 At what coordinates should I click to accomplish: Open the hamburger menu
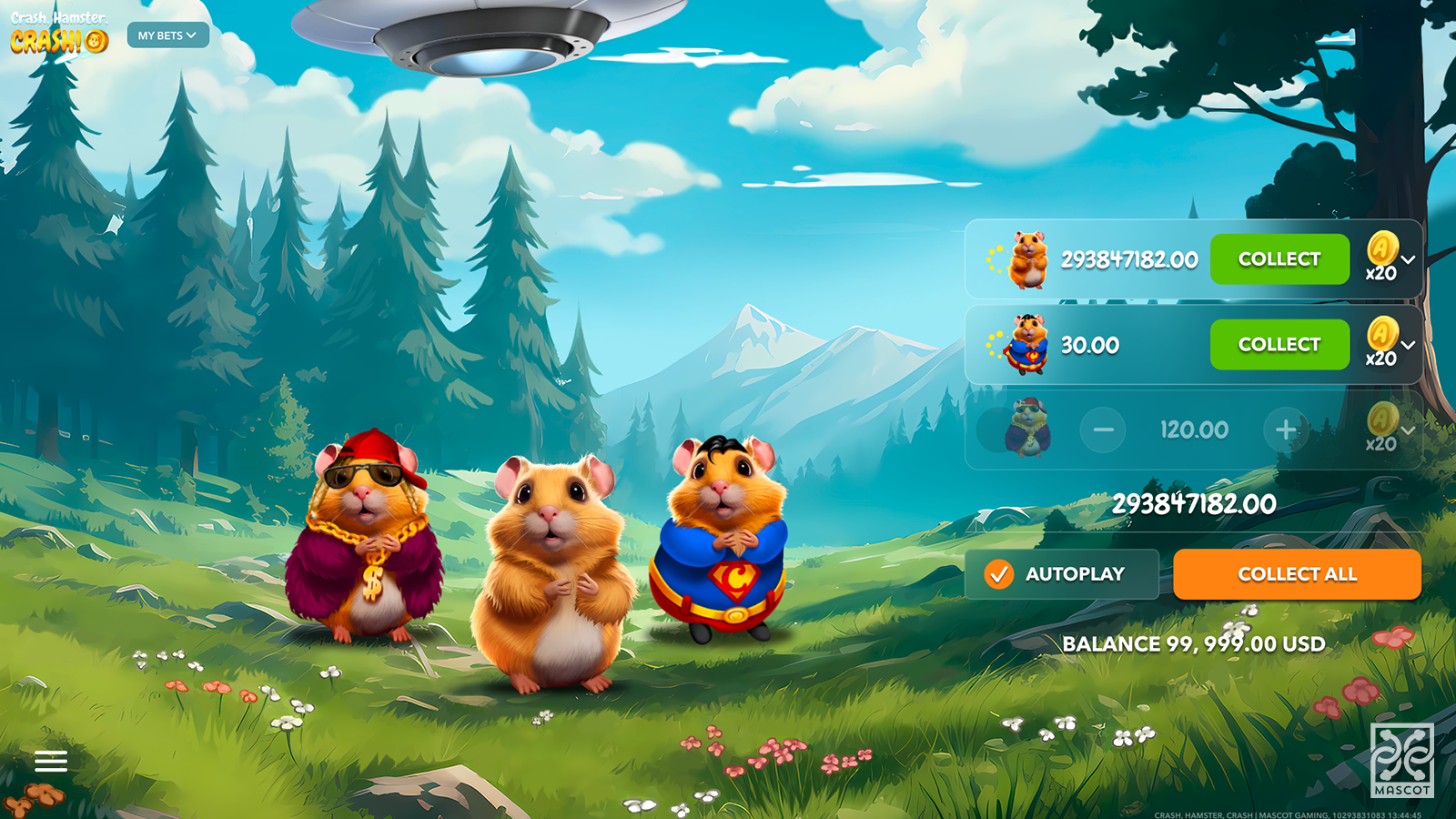51,761
